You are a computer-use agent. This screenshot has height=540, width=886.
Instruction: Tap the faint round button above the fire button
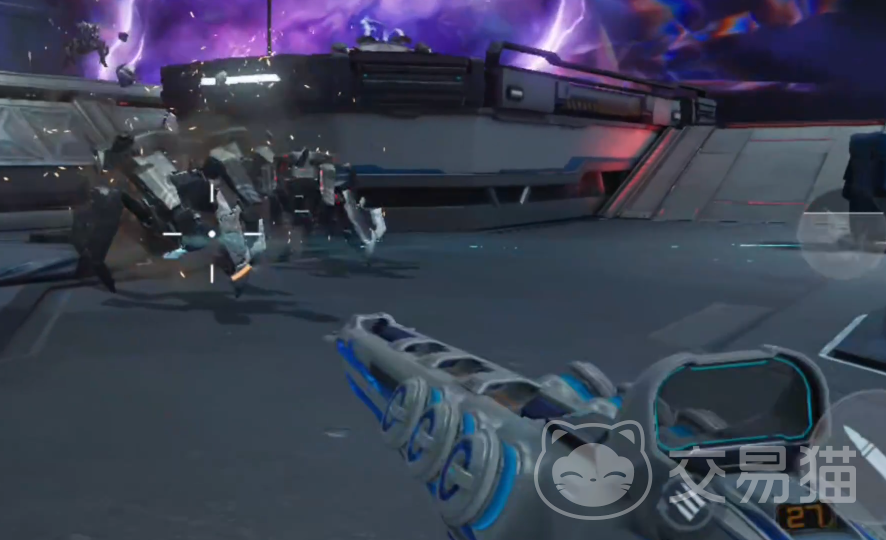(x=840, y=236)
